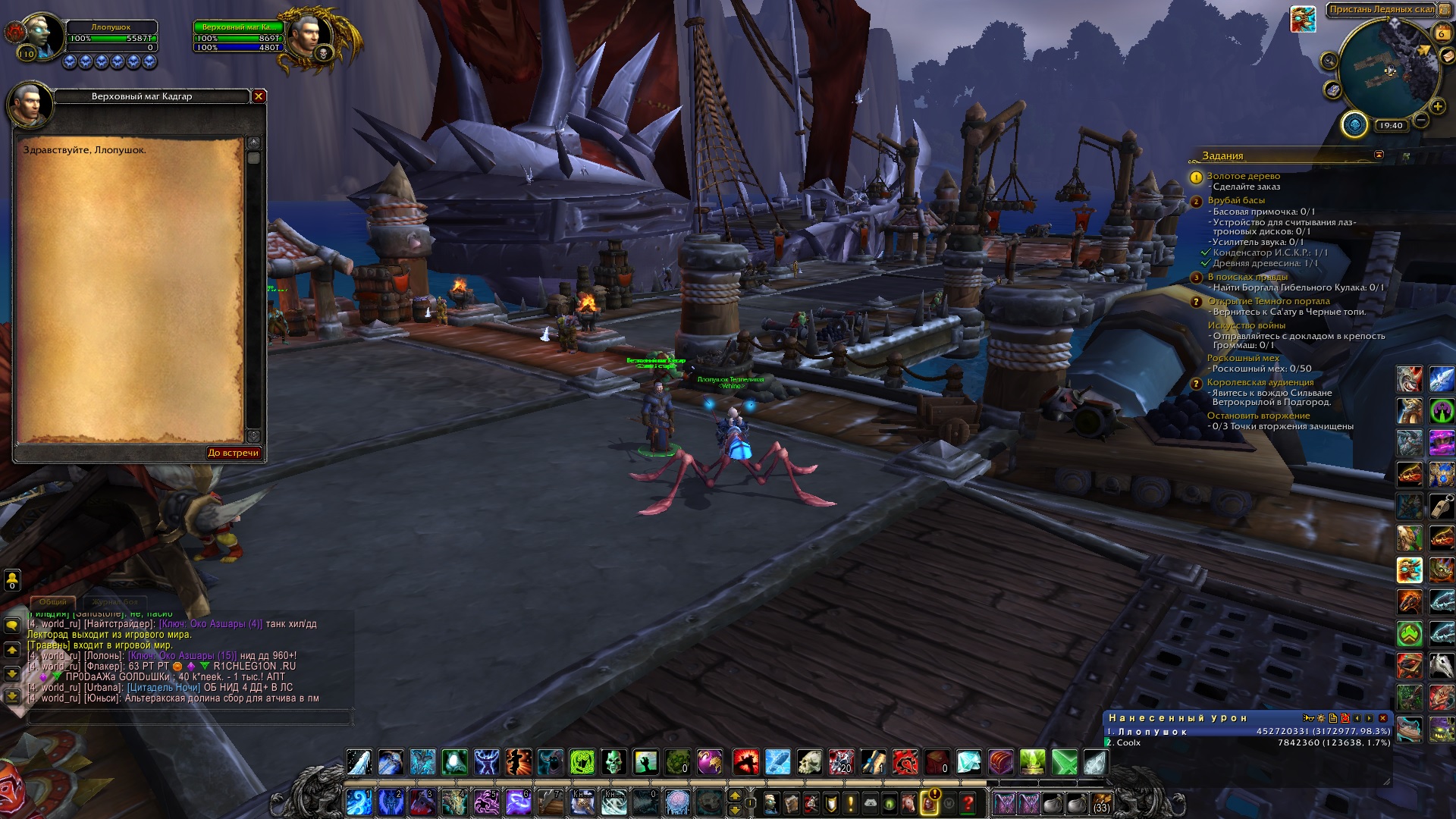Screen dimensions: 1456x819
Task: Select the "Золотое дерево" quest in tracker
Action: (1243, 176)
